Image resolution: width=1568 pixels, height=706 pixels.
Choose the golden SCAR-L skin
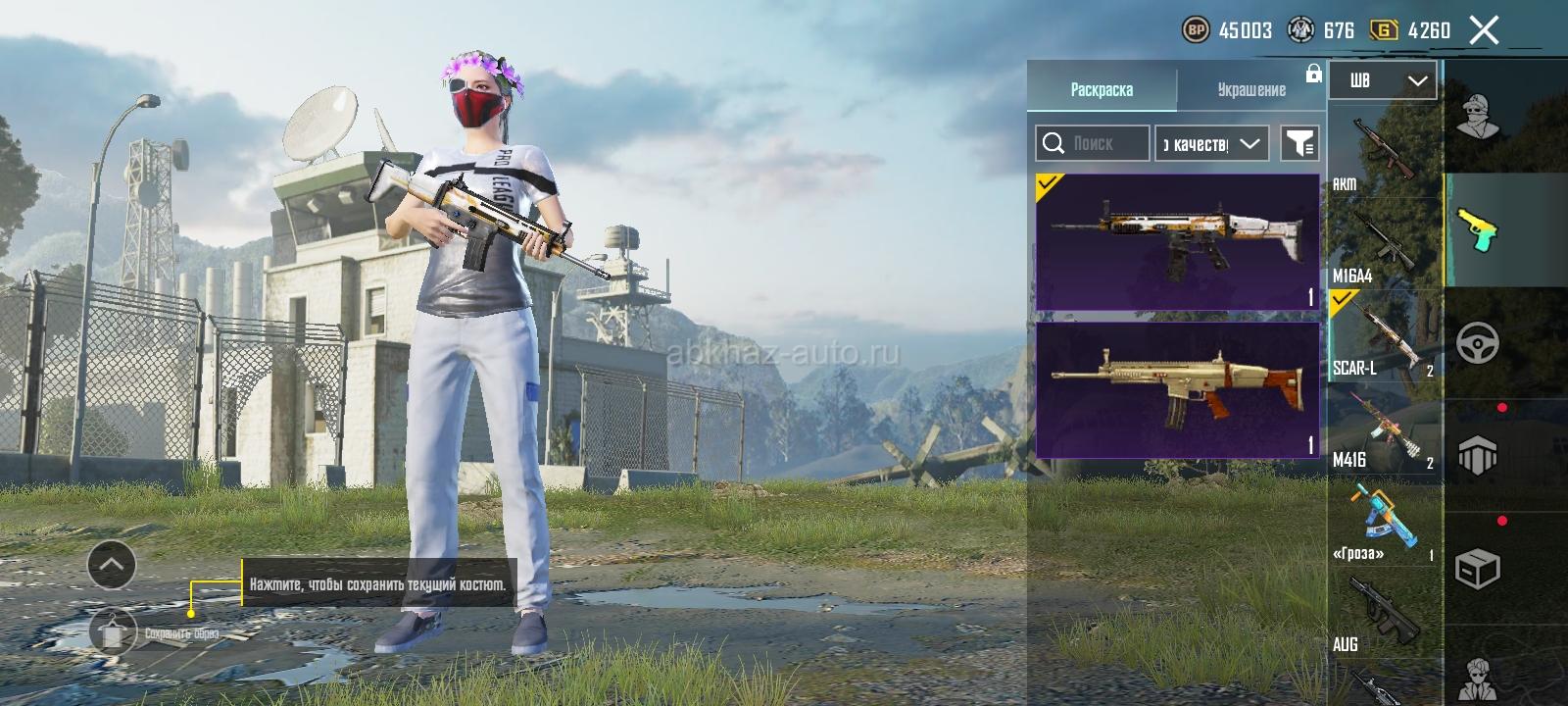coord(1177,389)
